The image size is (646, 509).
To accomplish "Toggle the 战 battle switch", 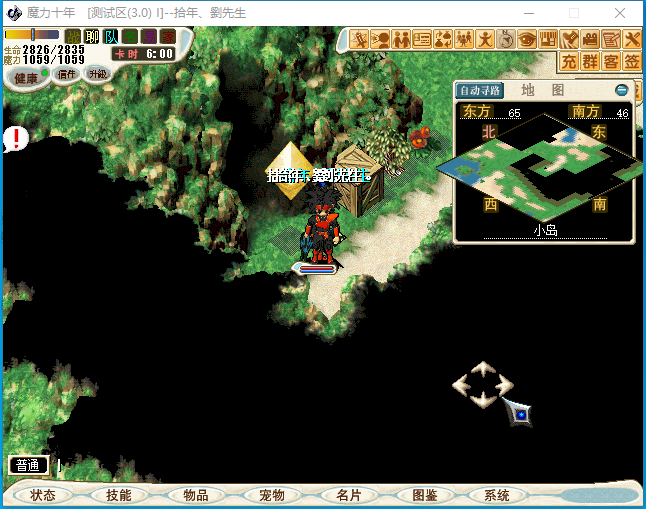I will [73, 37].
